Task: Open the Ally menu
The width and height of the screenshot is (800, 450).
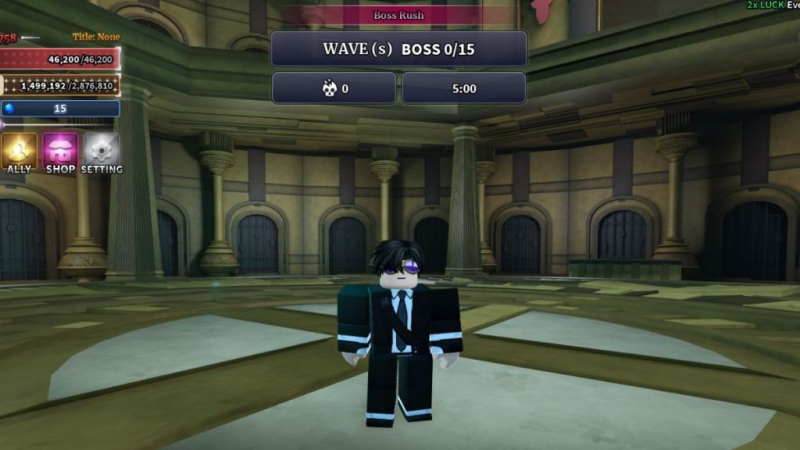Action: [19, 152]
